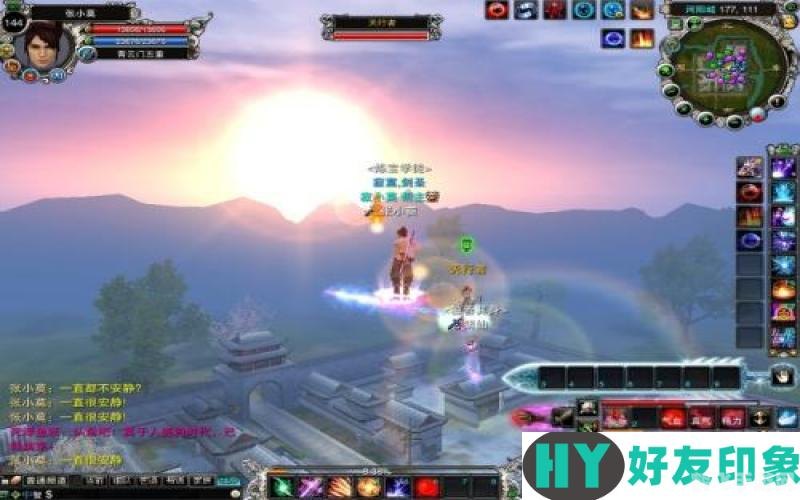Click the blue orb buff icon
Screen dimensions: 800x500
612,39
